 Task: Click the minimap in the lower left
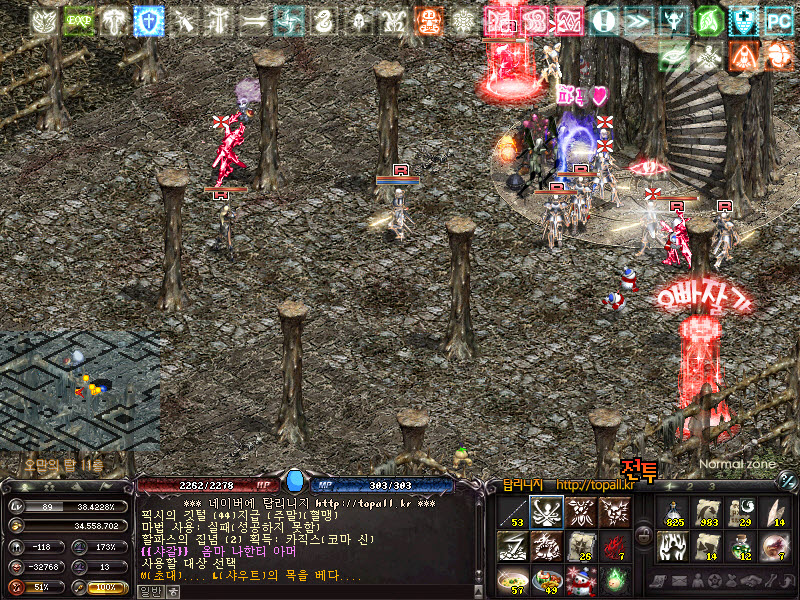pos(78,392)
